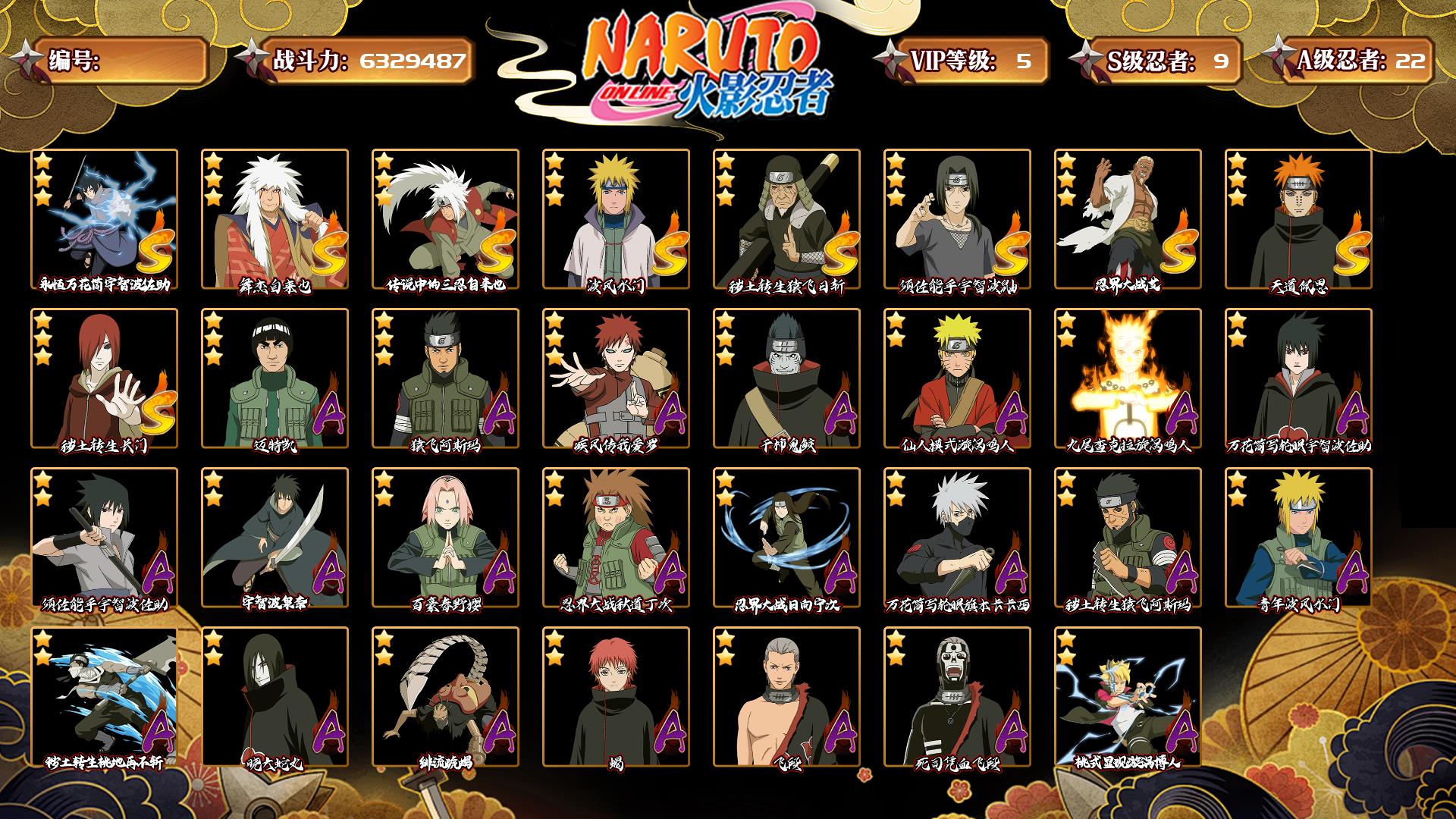Pick the Choji Akimichi card
The height and width of the screenshot is (819, 1456).
[616, 537]
